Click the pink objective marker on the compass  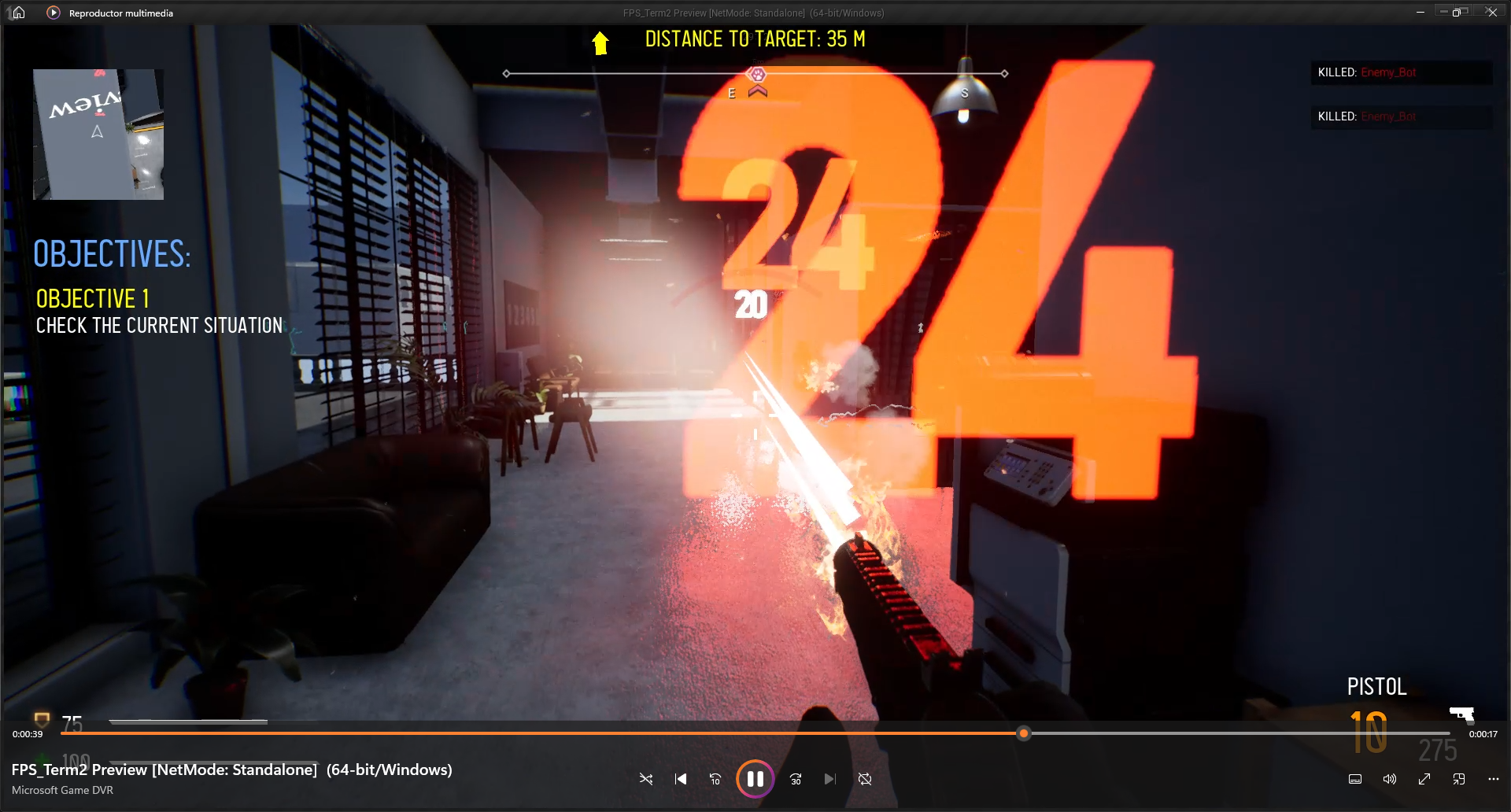(757, 75)
